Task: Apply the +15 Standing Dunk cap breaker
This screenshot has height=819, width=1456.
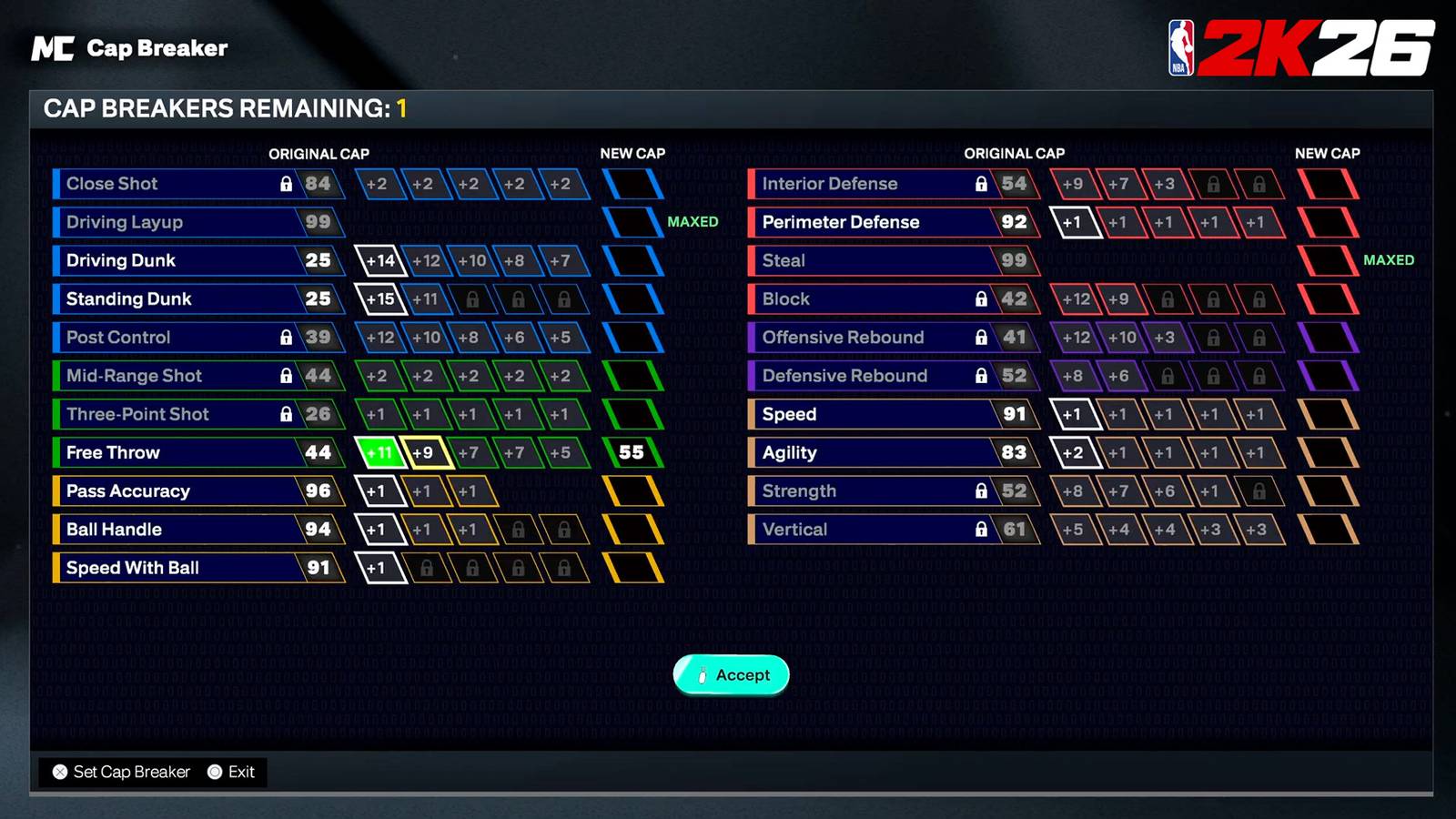Action: tap(379, 299)
